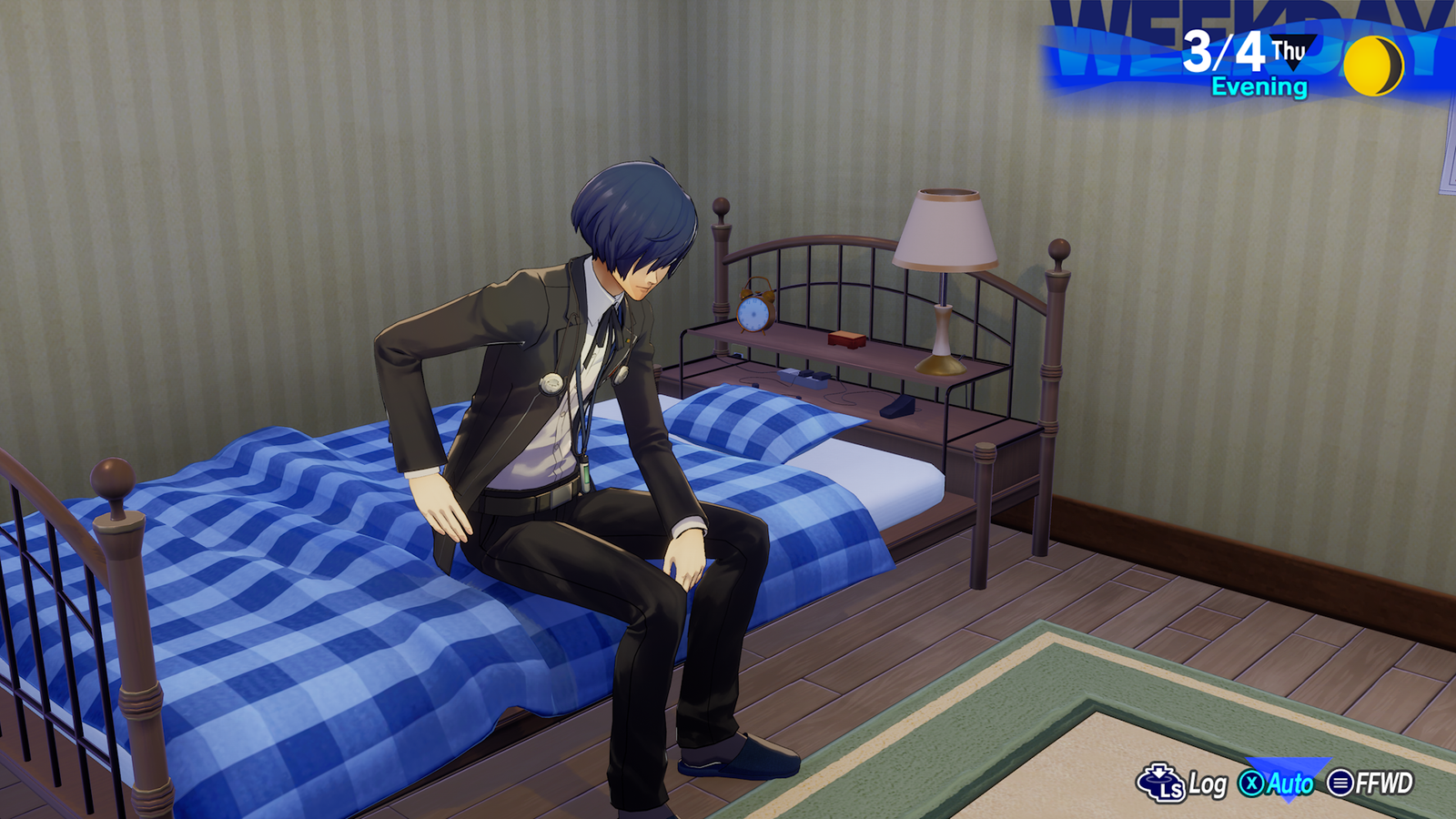The image size is (1456, 819).
Task: Click the alarm clock on the headboard shelf
Action: tap(753, 314)
